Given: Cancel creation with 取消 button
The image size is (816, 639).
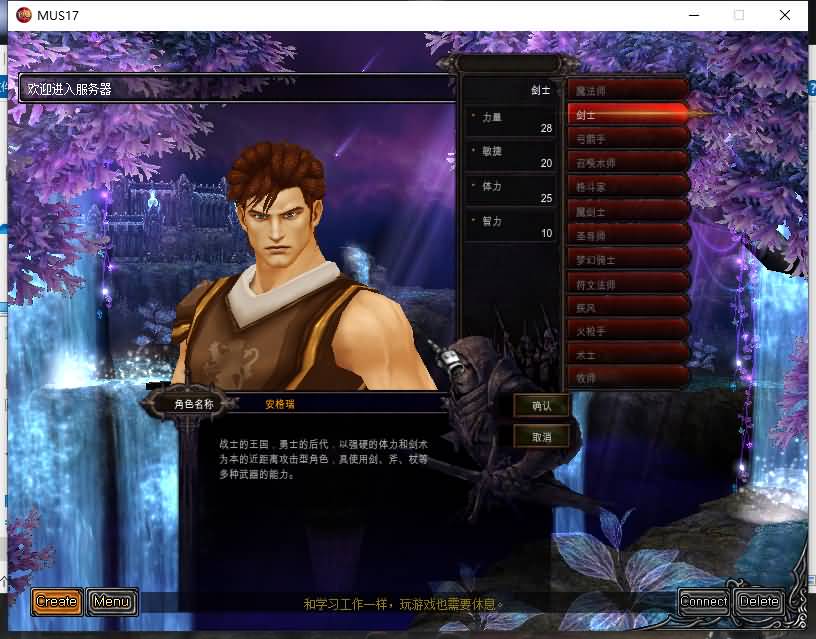Looking at the screenshot, I should 542,437.
